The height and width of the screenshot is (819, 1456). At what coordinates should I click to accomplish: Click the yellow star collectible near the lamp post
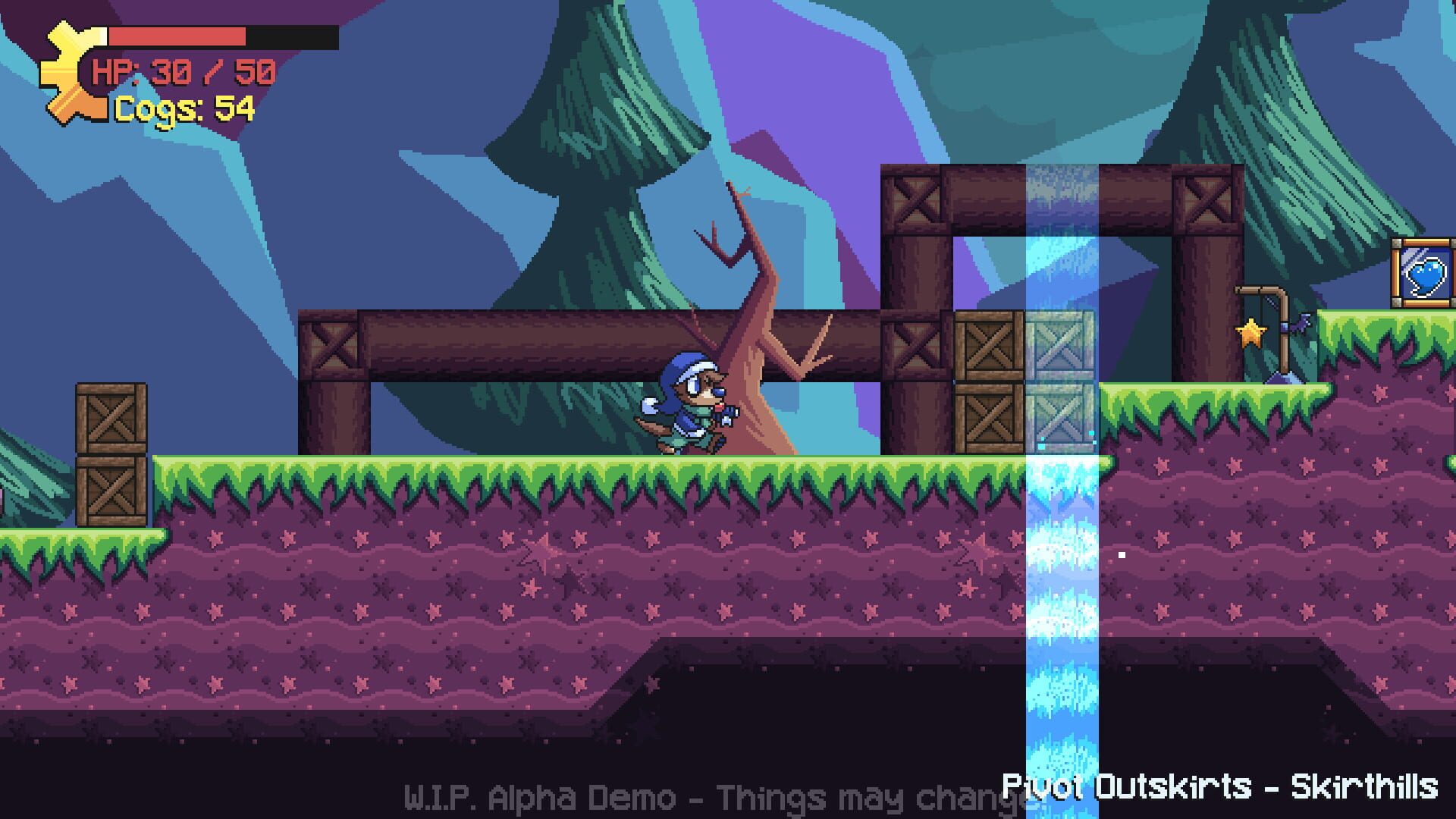tap(1251, 332)
